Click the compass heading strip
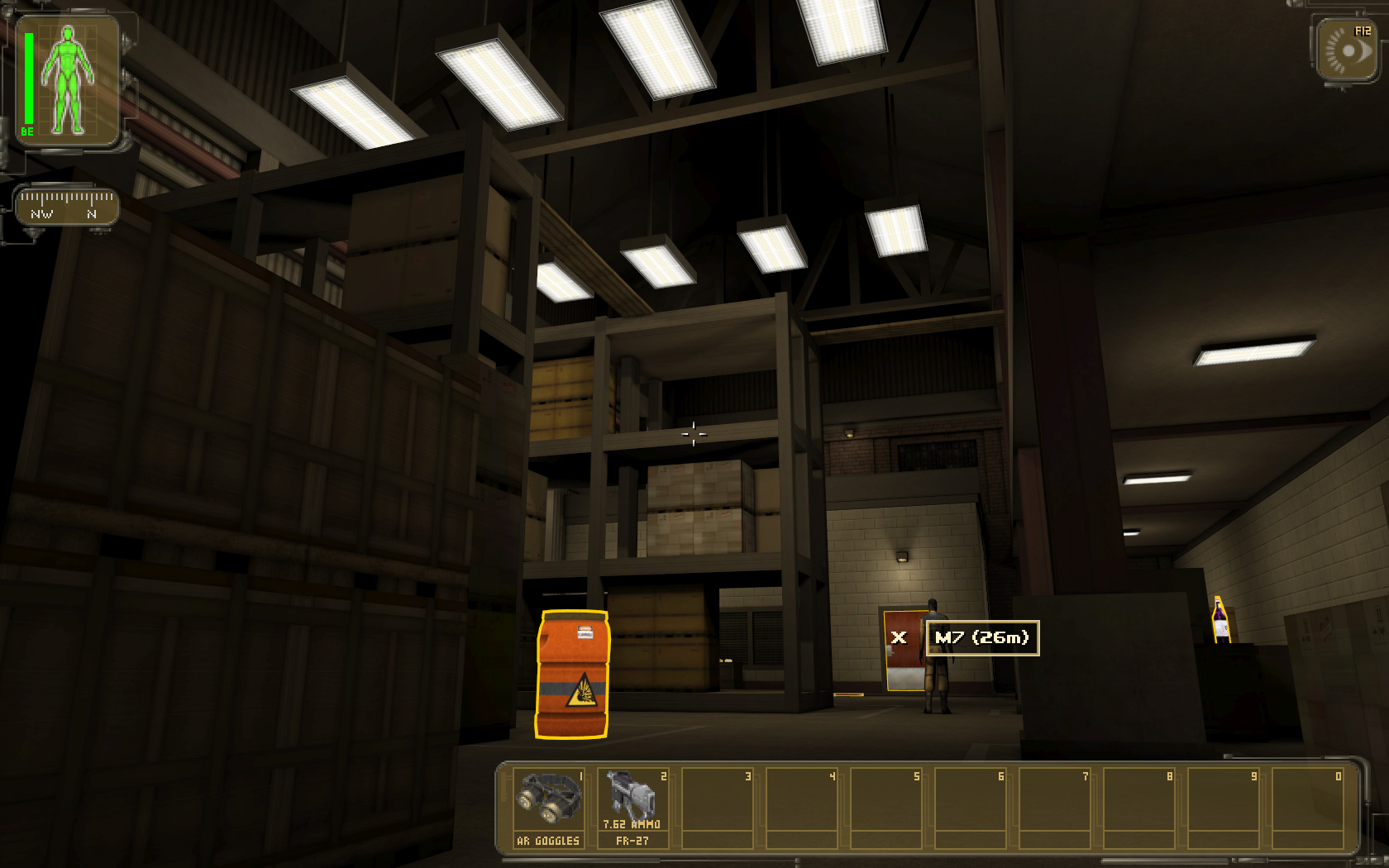This screenshot has height=868, width=1389. [67, 206]
